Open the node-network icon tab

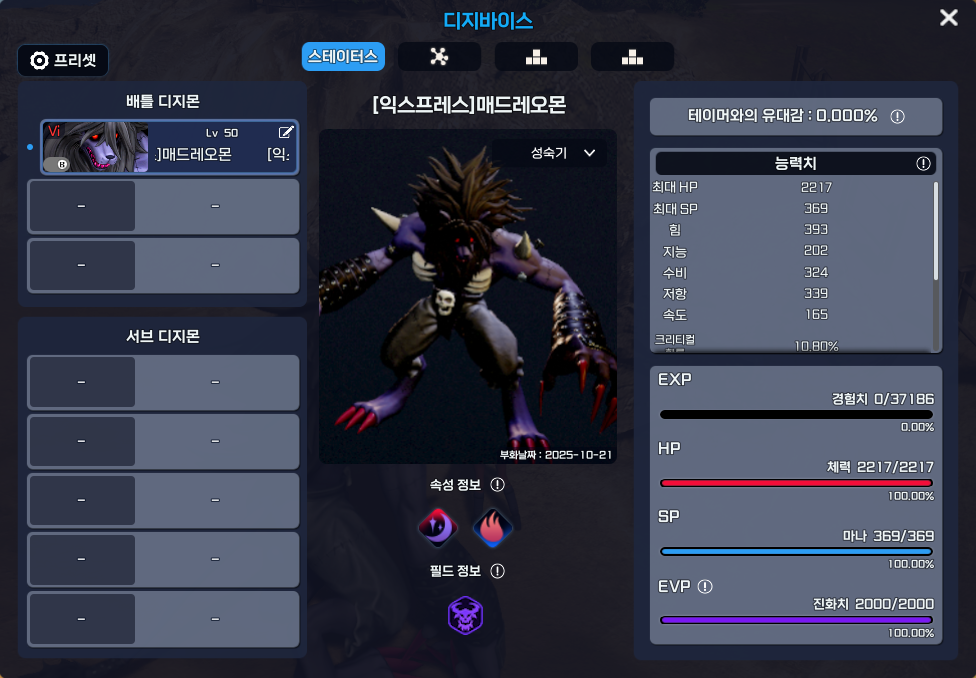click(438, 57)
